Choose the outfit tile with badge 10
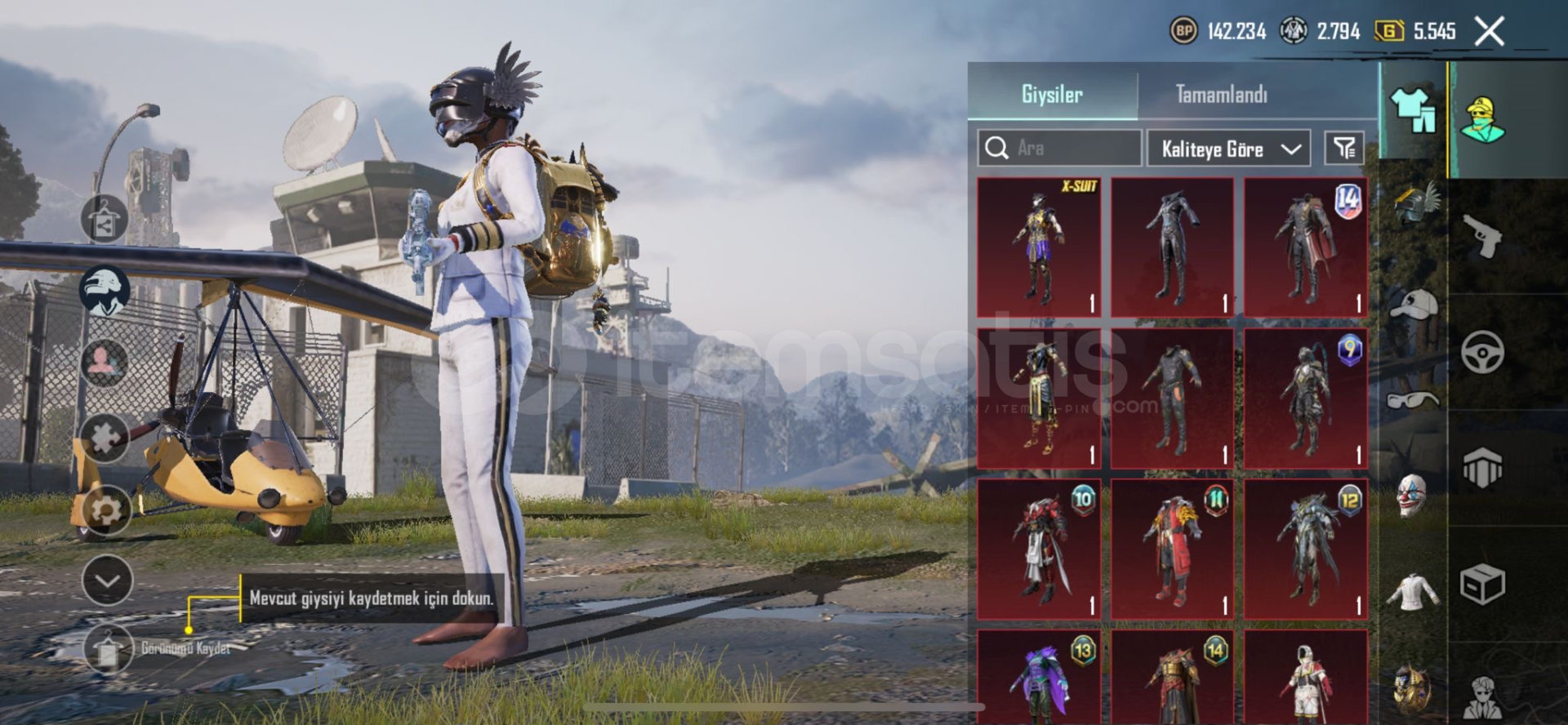Image resolution: width=1568 pixels, height=725 pixels. (x=1039, y=549)
